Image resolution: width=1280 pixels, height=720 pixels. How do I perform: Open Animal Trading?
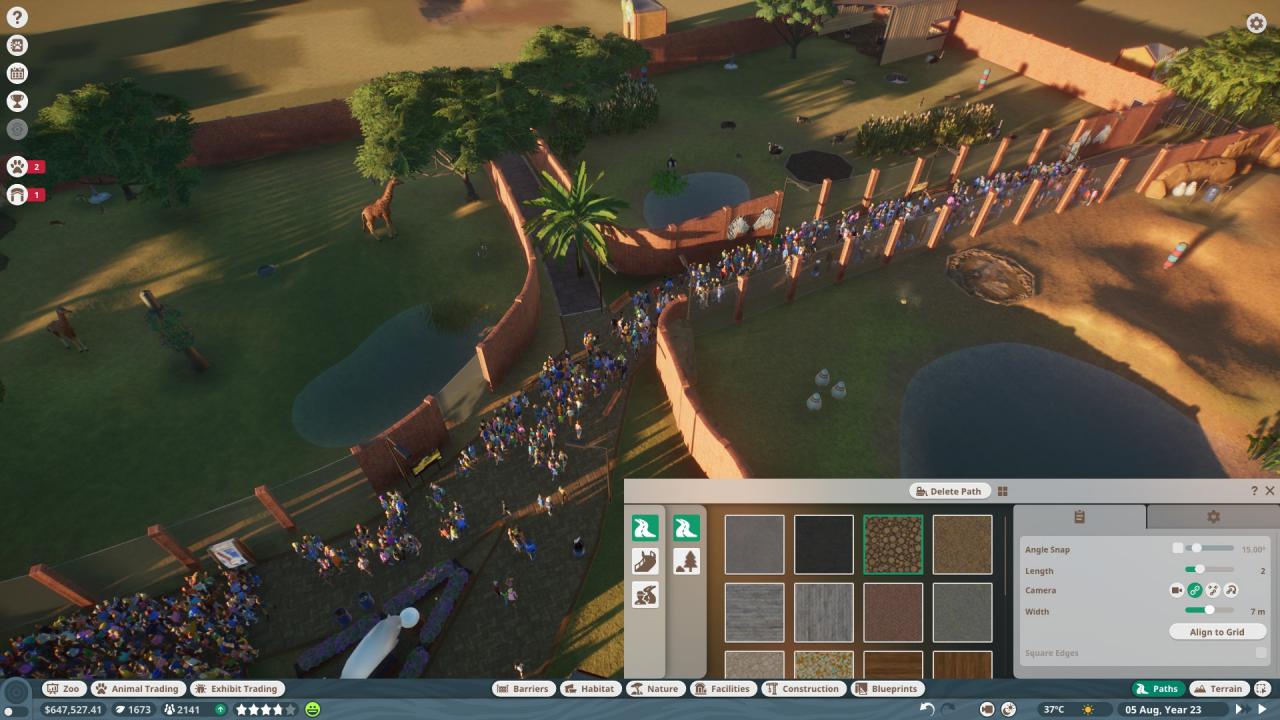(137, 688)
